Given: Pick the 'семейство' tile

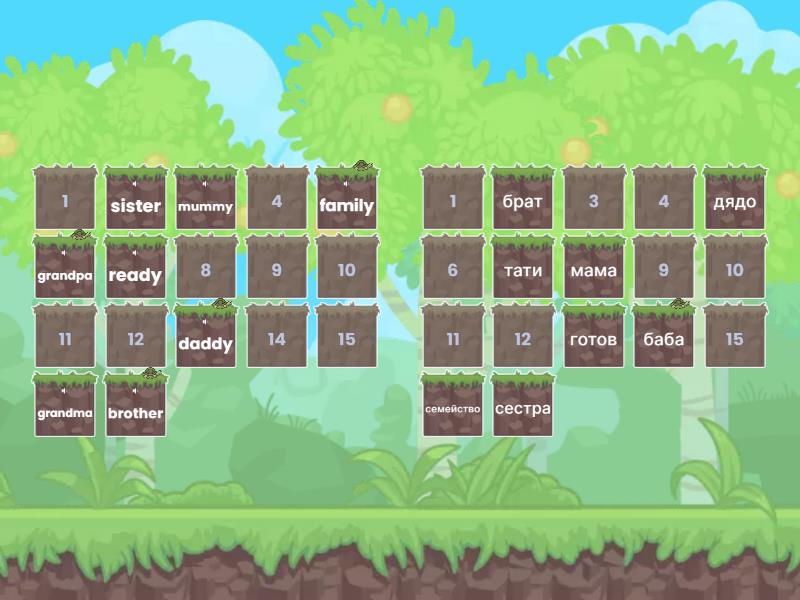Looking at the screenshot, I should pos(452,408).
